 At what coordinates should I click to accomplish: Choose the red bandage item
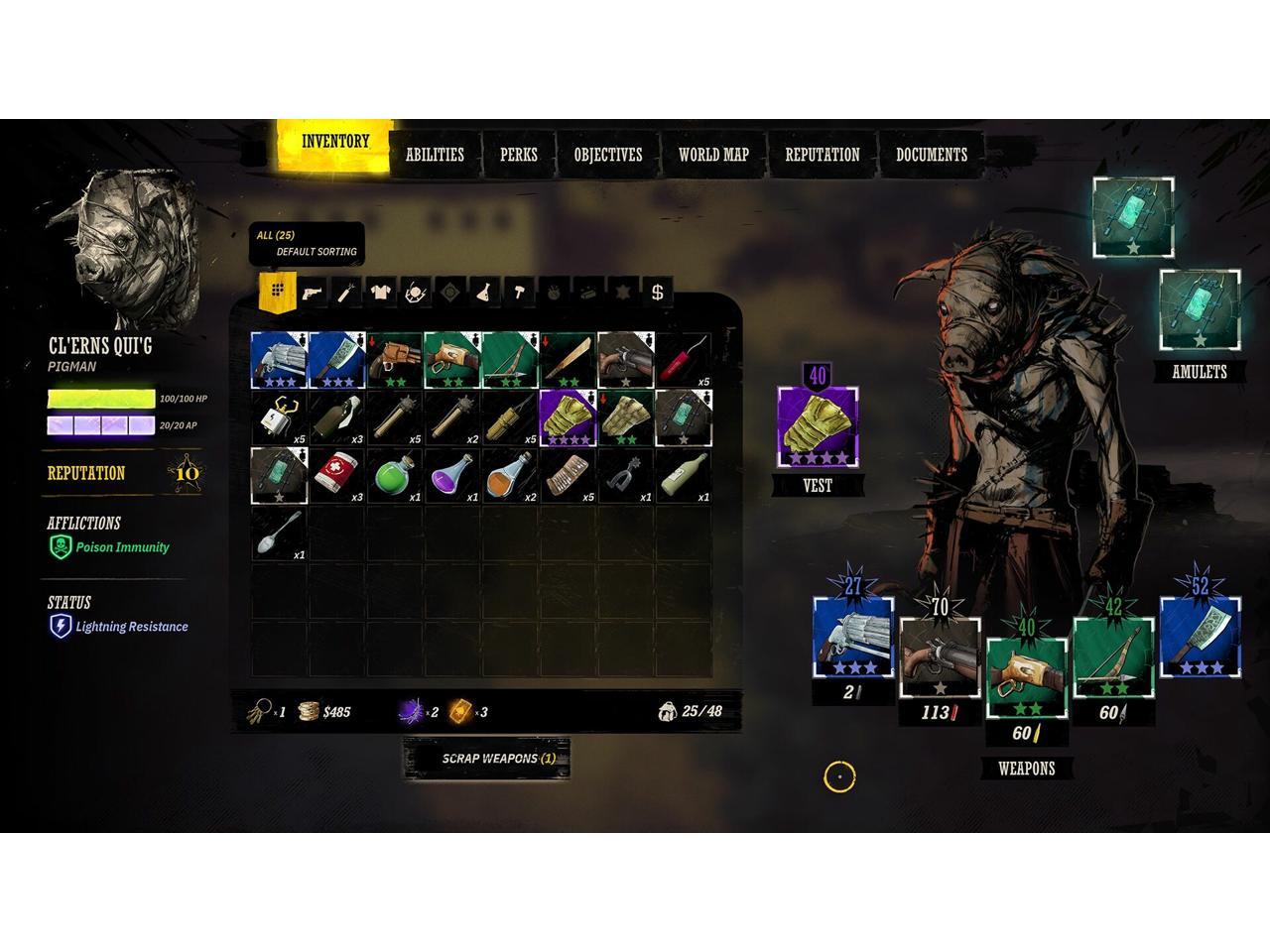pyautogui.click(x=337, y=476)
